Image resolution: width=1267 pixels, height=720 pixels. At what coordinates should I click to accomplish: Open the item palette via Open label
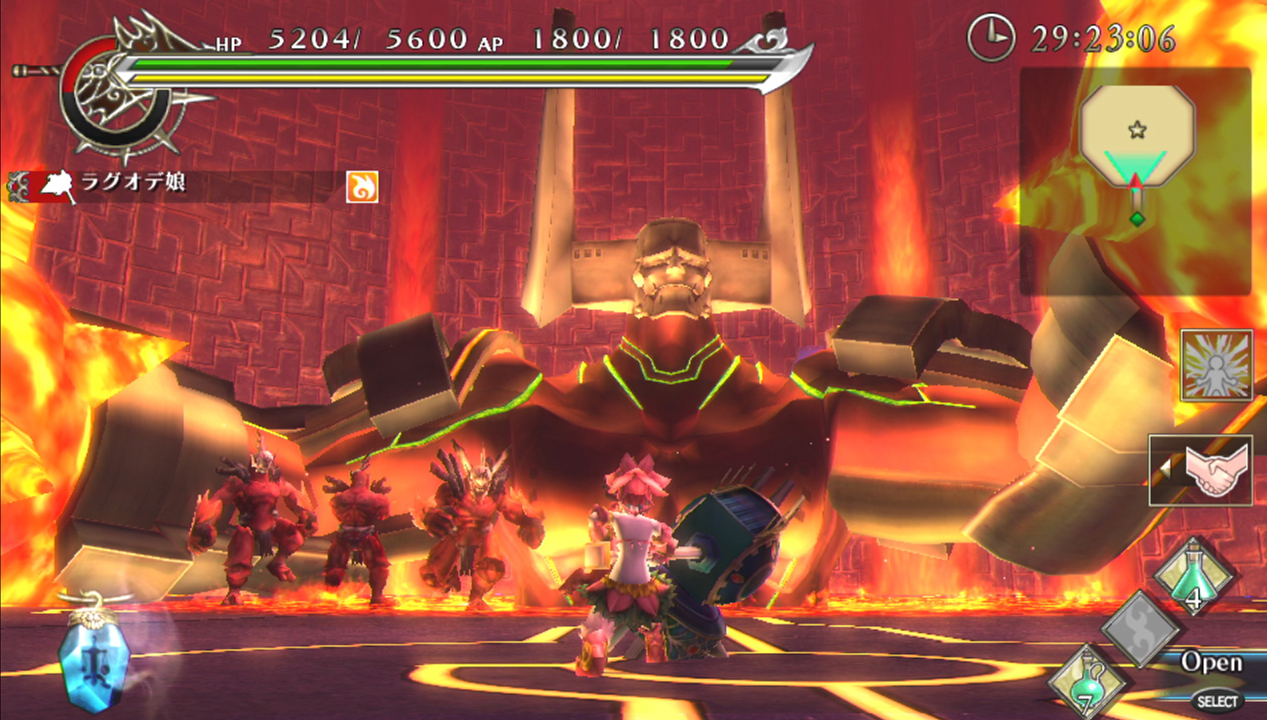[1211, 662]
